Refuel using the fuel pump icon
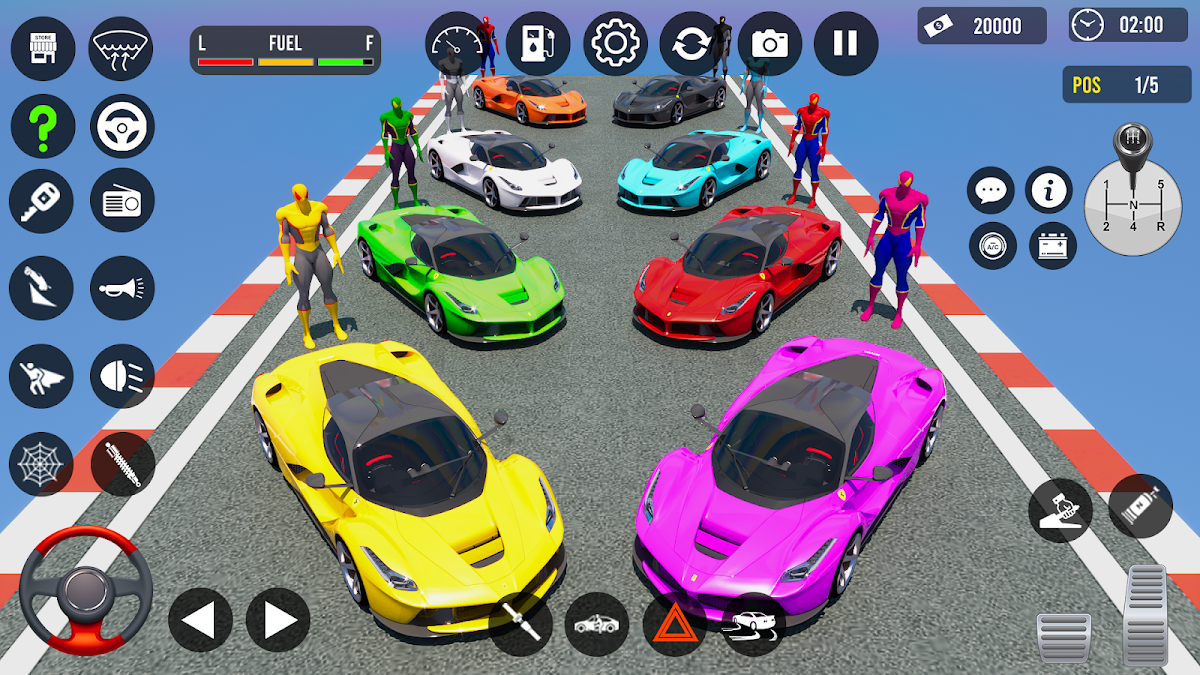The height and width of the screenshot is (675, 1200). tap(537, 44)
